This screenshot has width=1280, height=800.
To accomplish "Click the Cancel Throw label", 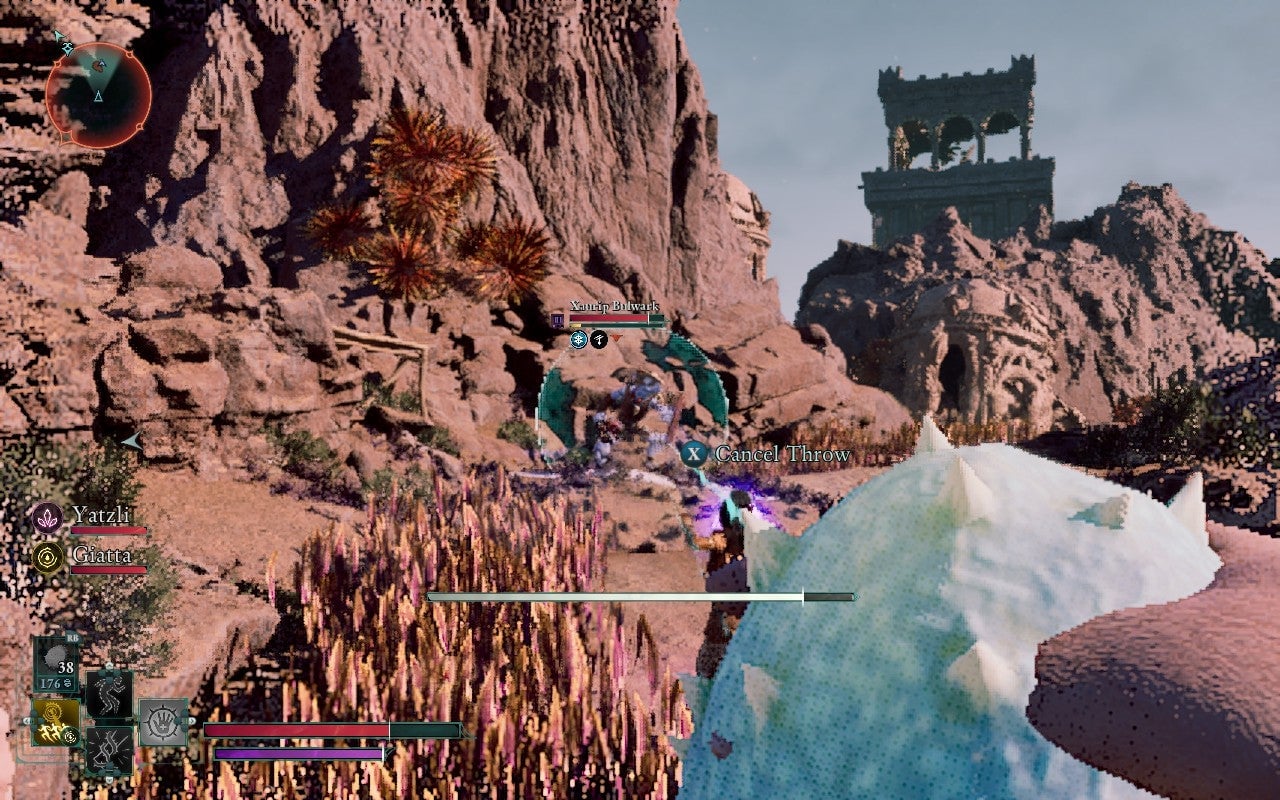I will click(781, 453).
